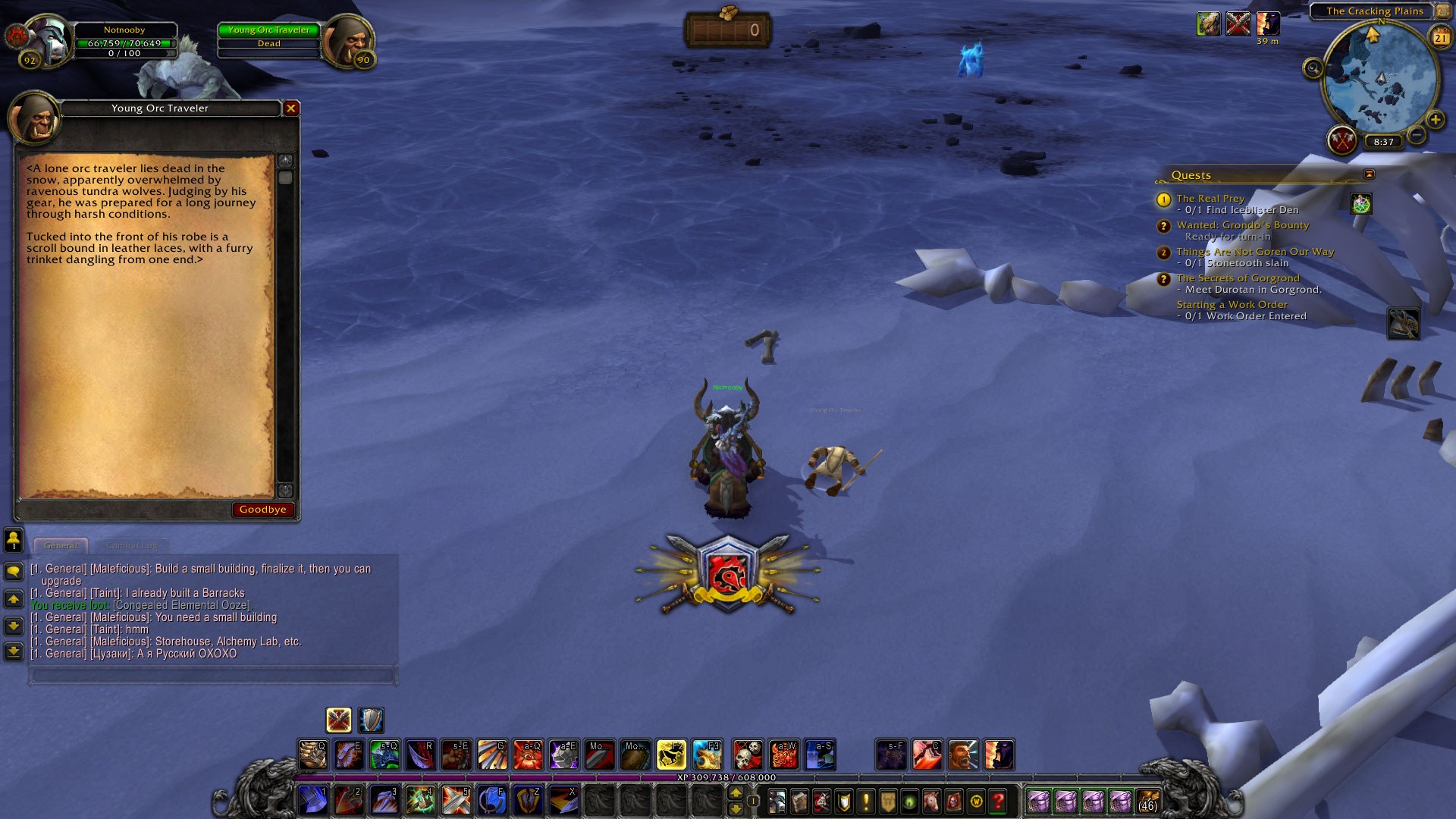Open the calendar showing day 21
1456x819 pixels.
(x=1440, y=37)
